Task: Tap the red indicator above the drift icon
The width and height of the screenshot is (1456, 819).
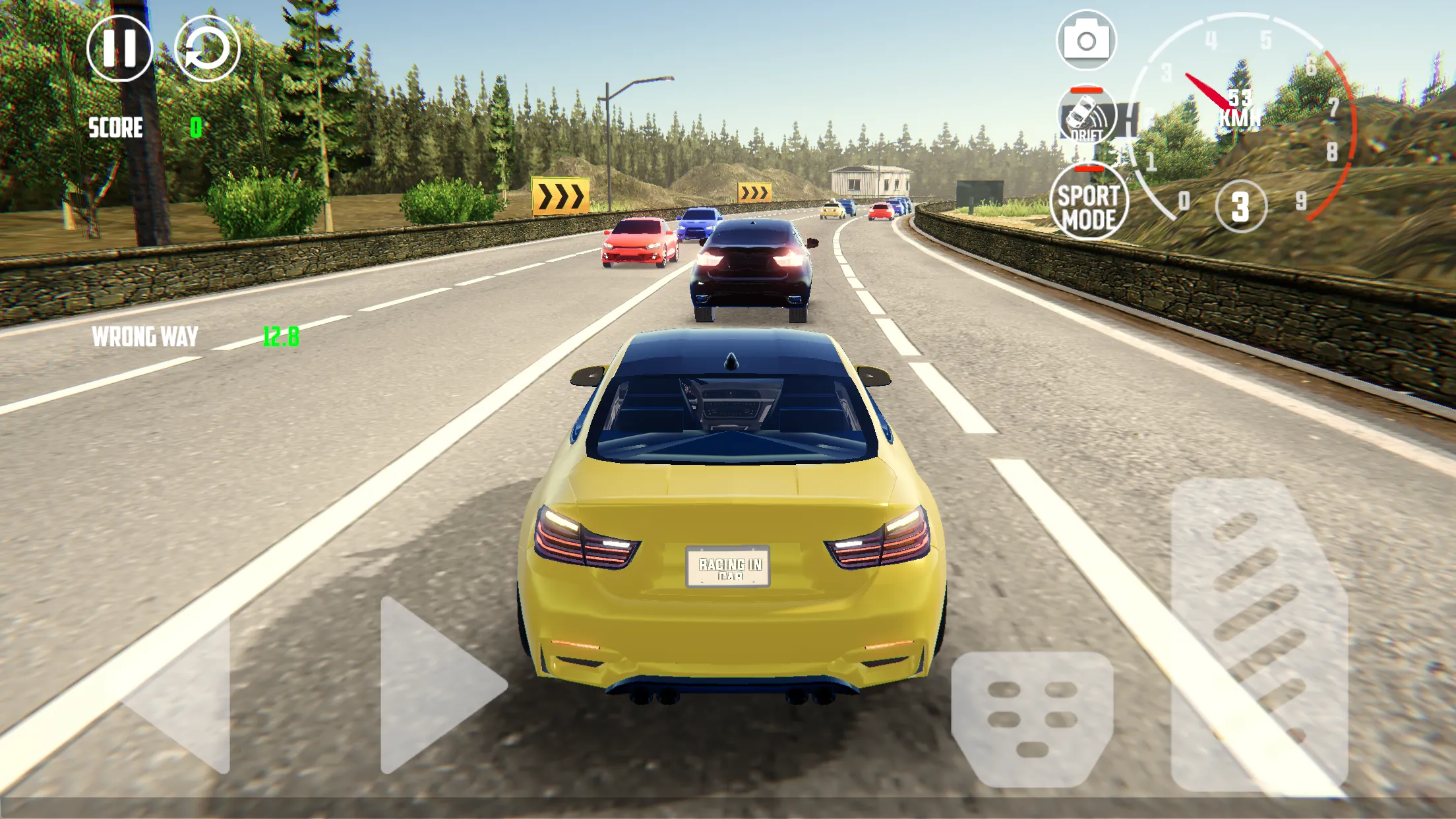Action: tap(1087, 89)
